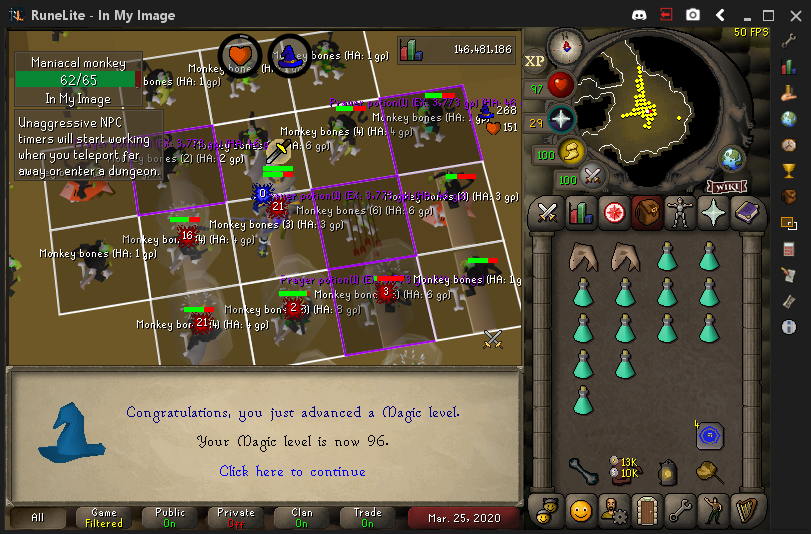Open the world map globe

click(733, 158)
